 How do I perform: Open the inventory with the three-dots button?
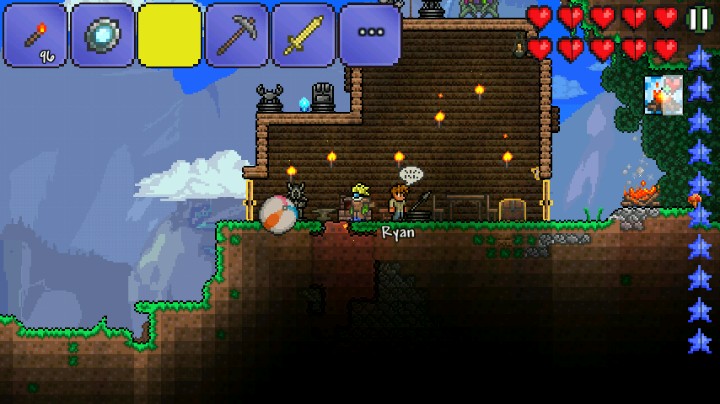(x=370, y=35)
